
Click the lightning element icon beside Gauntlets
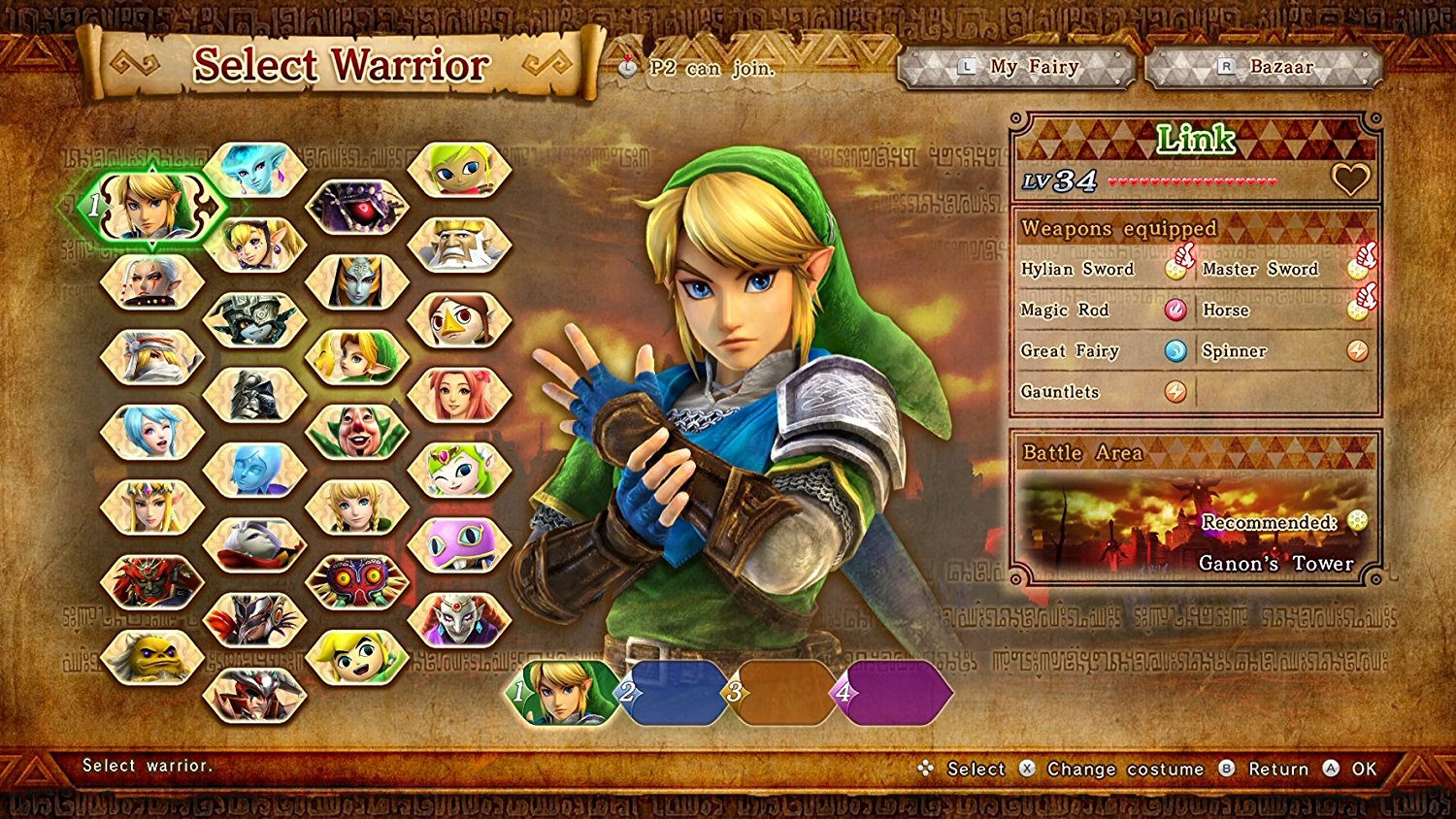pos(1175,392)
